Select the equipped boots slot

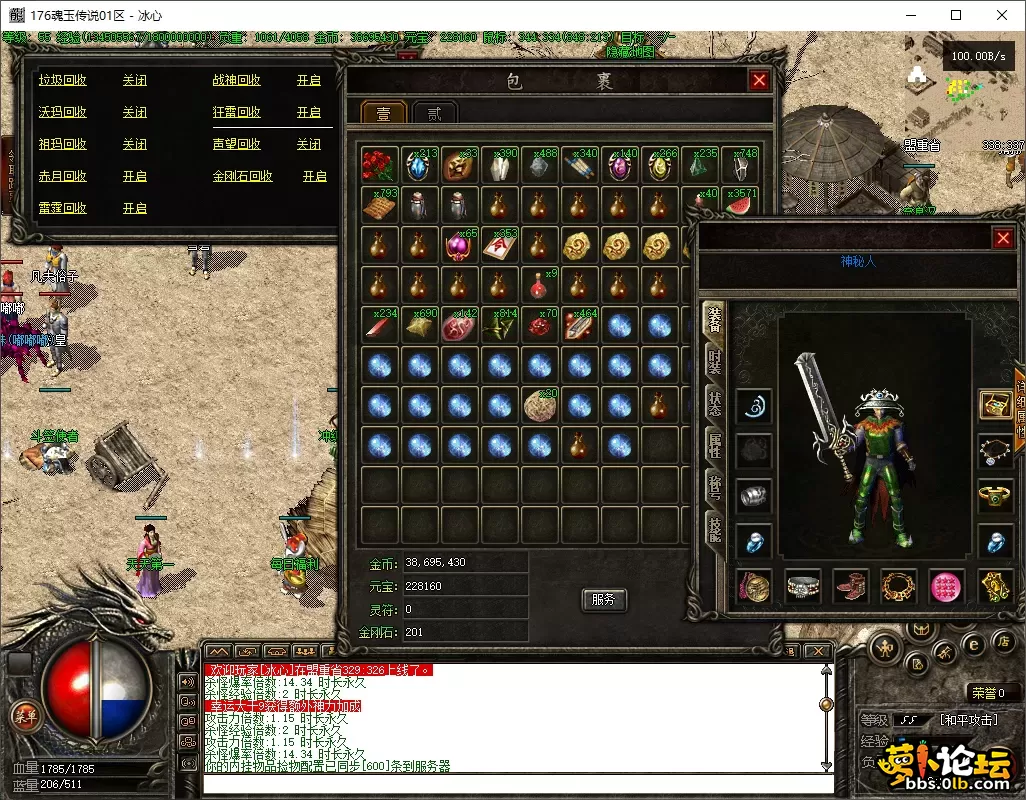[x=851, y=587]
